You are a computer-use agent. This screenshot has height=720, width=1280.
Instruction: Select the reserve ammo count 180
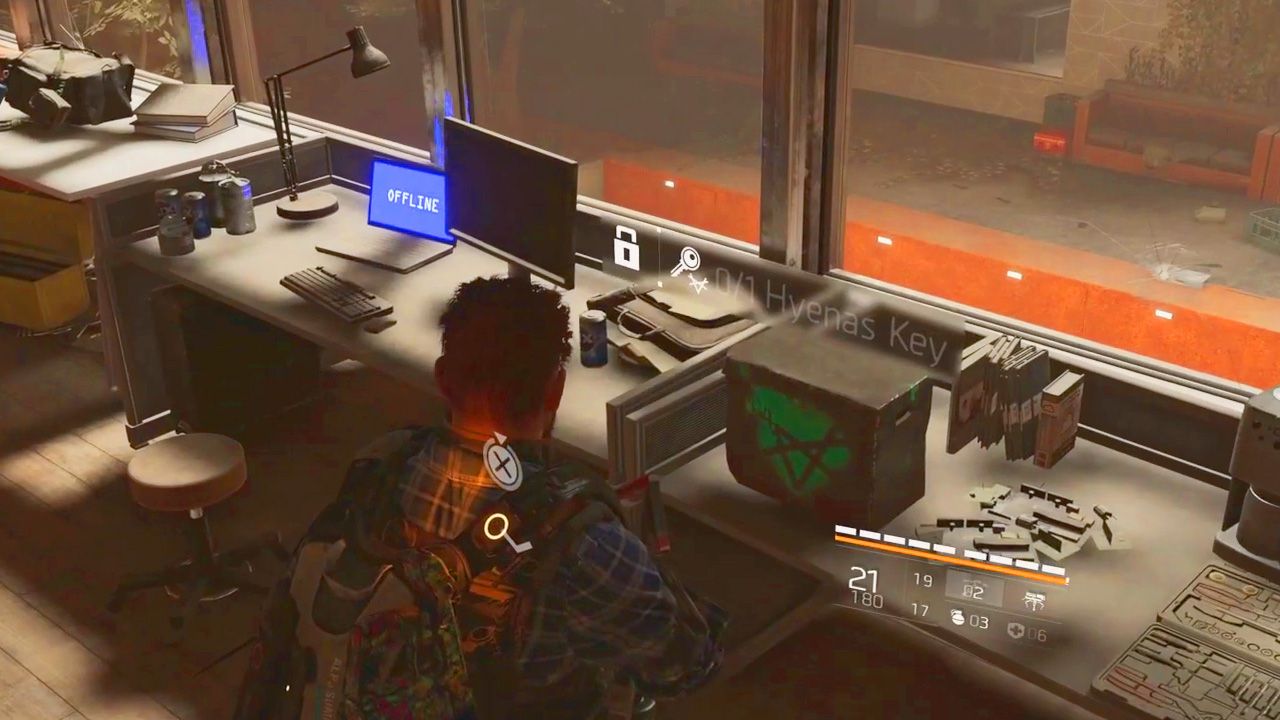tap(866, 599)
